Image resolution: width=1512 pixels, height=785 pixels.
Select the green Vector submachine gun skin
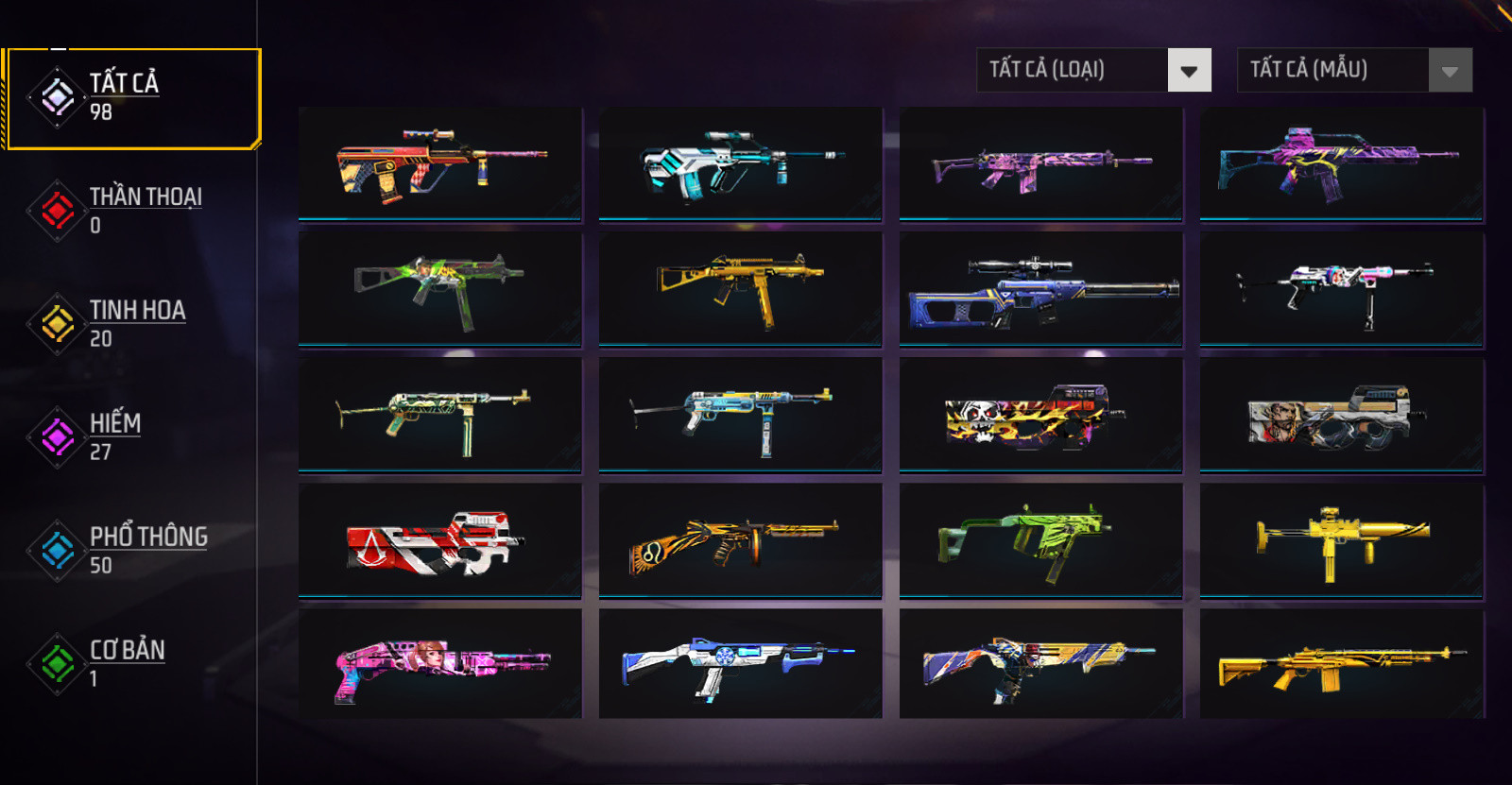coord(1040,540)
